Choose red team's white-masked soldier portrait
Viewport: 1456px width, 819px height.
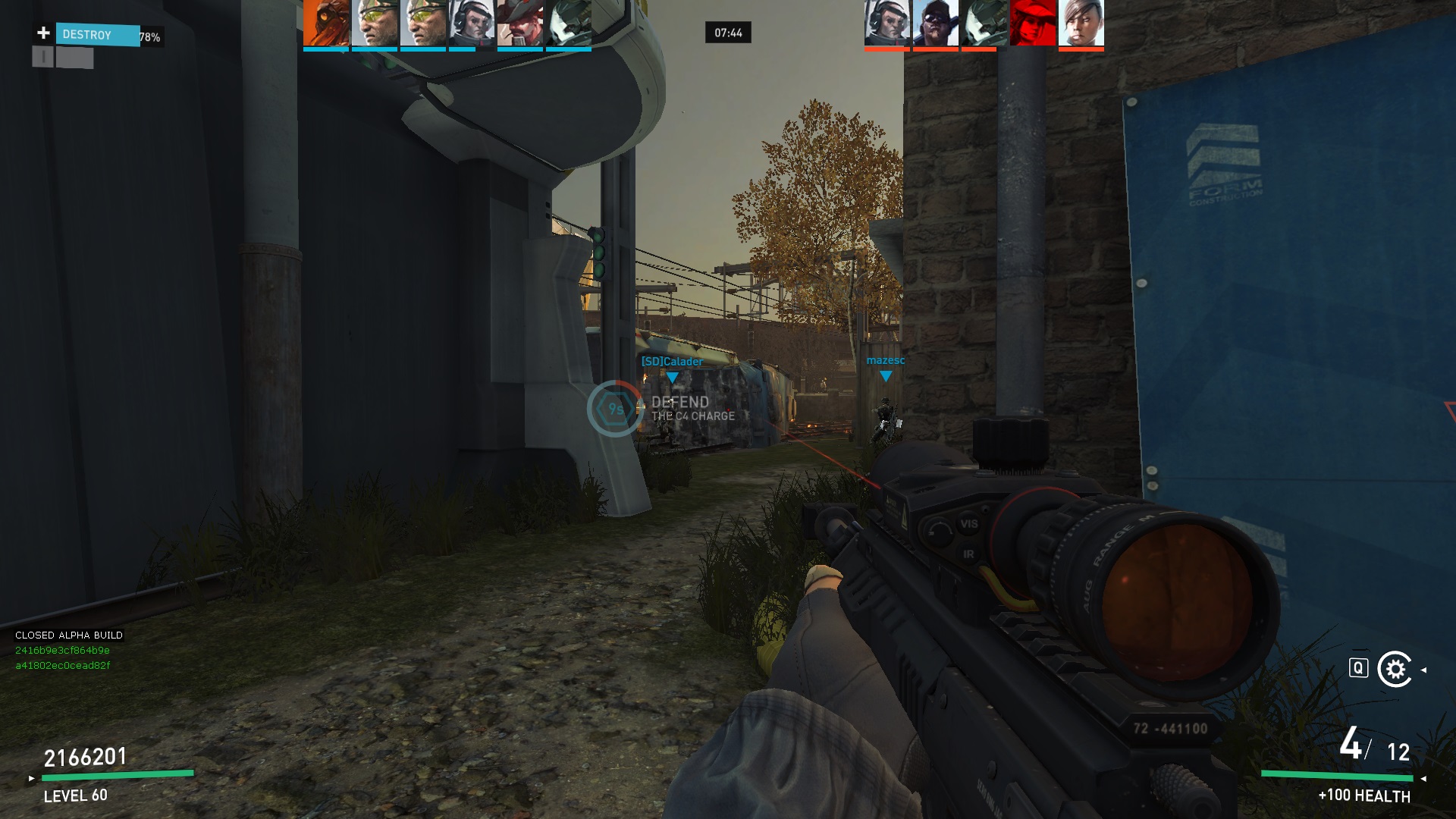tap(984, 23)
